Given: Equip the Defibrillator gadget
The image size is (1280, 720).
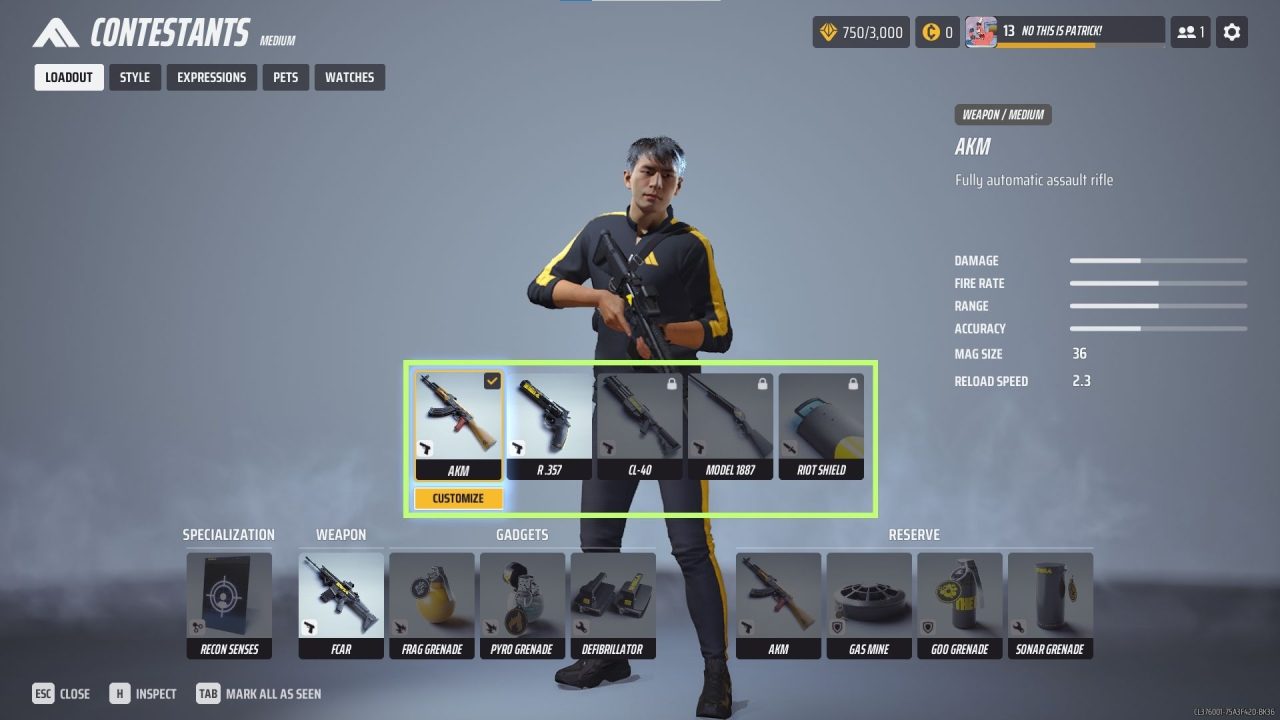Looking at the screenshot, I should [612, 598].
